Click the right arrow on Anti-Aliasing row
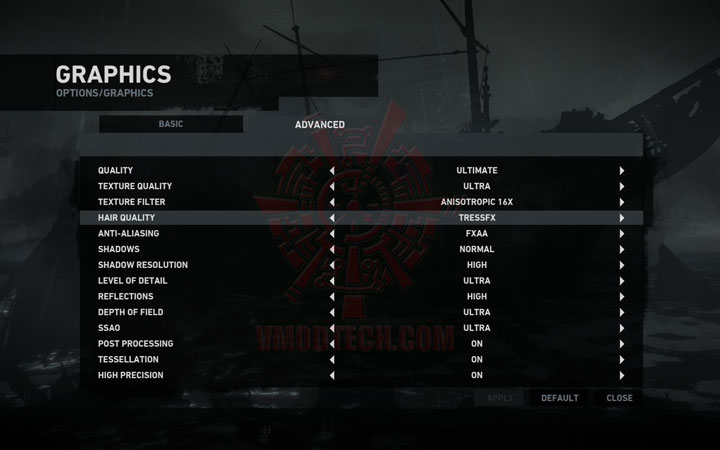This screenshot has width=720, height=450. tap(621, 233)
